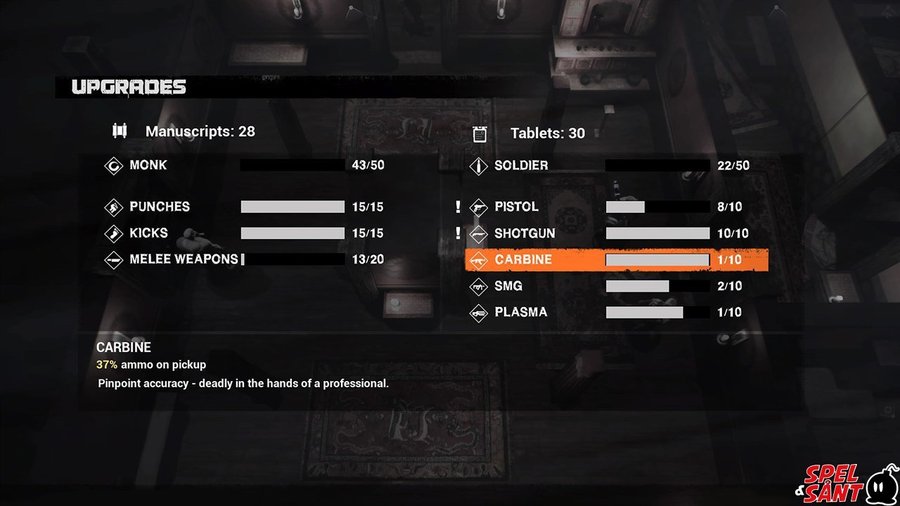Pick the SMG upgrade row

(x=510, y=286)
